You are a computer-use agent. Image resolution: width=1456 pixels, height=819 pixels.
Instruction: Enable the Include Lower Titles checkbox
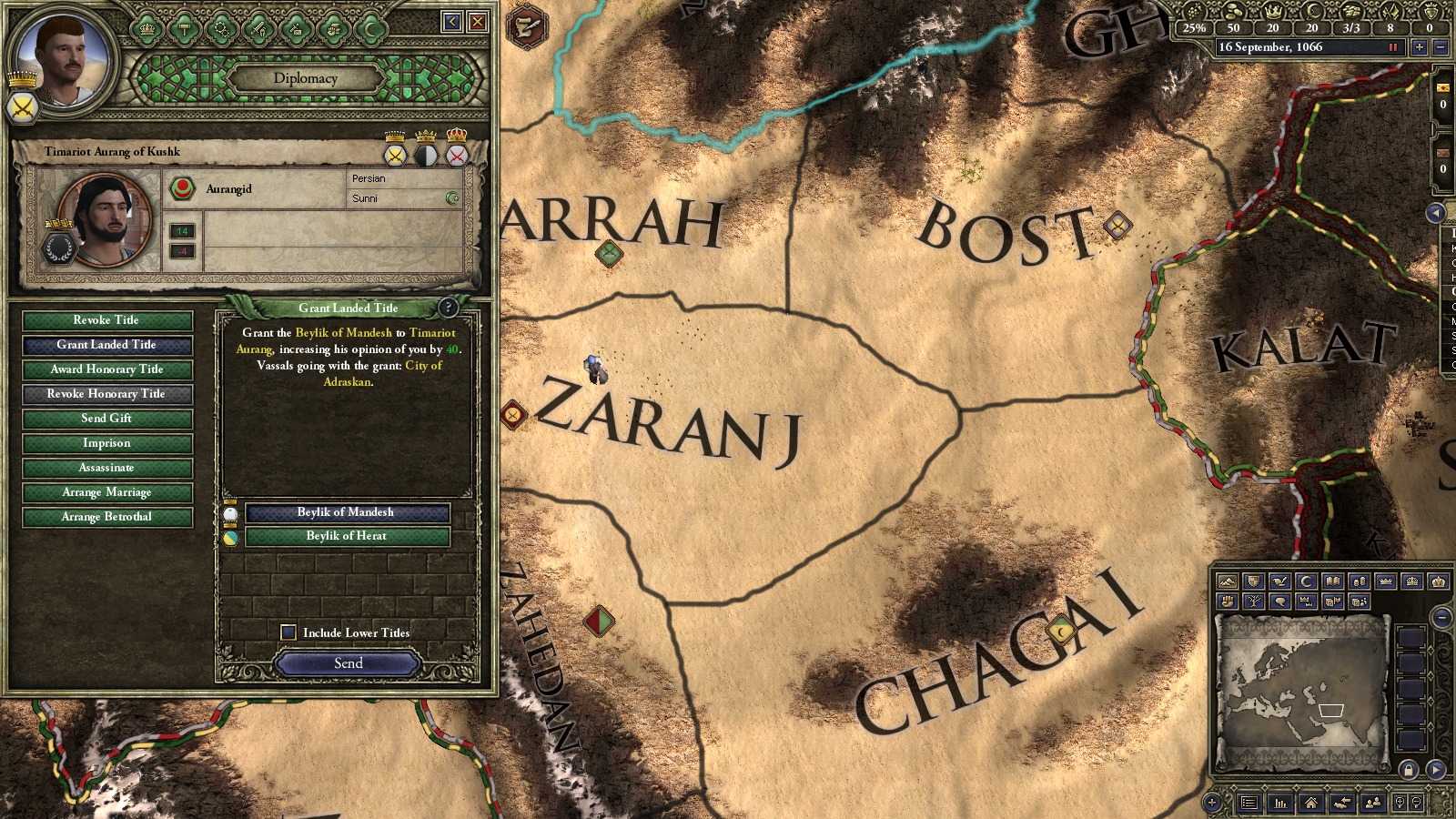[x=288, y=632]
